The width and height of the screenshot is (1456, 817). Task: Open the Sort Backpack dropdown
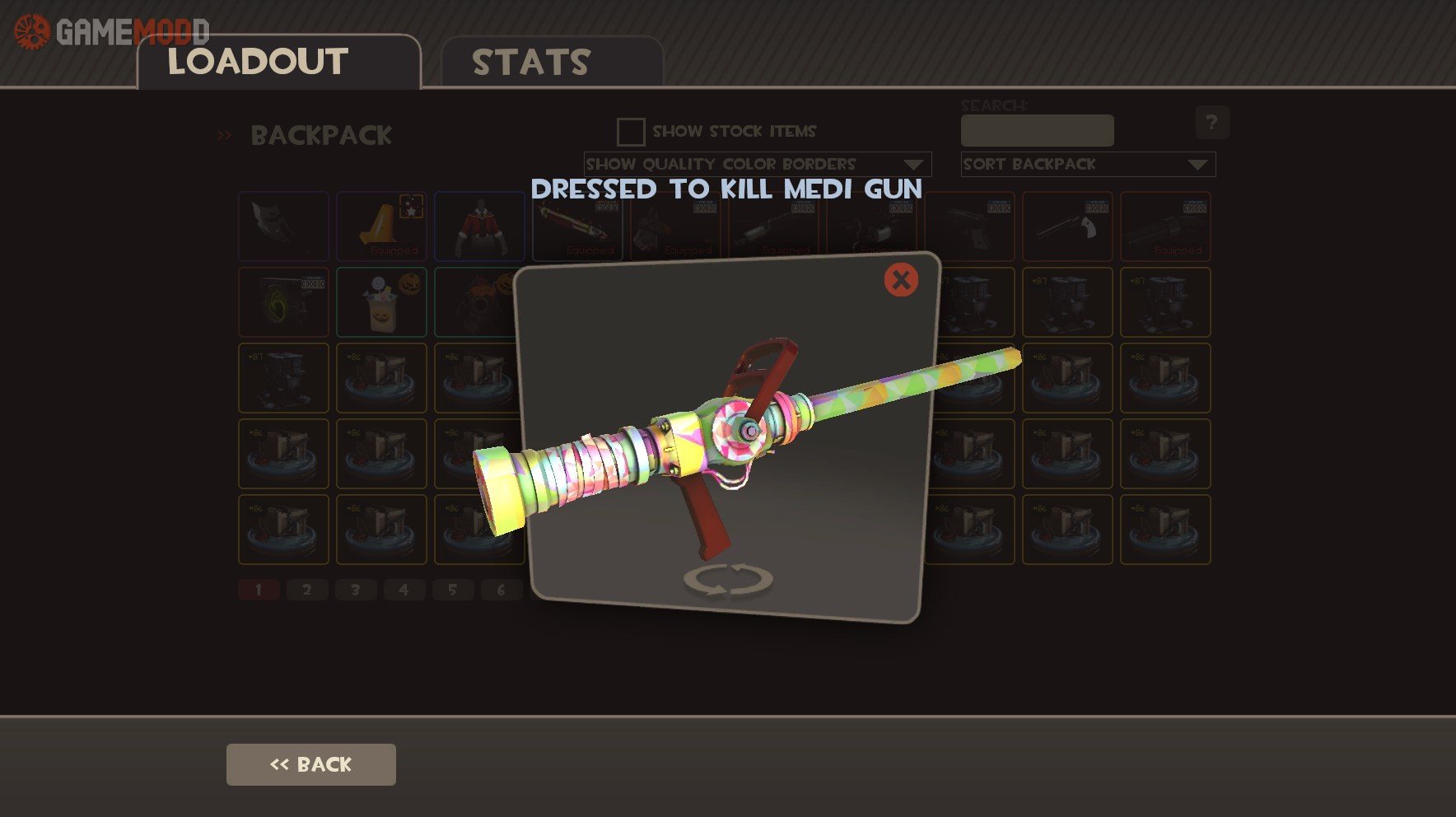(1087, 165)
